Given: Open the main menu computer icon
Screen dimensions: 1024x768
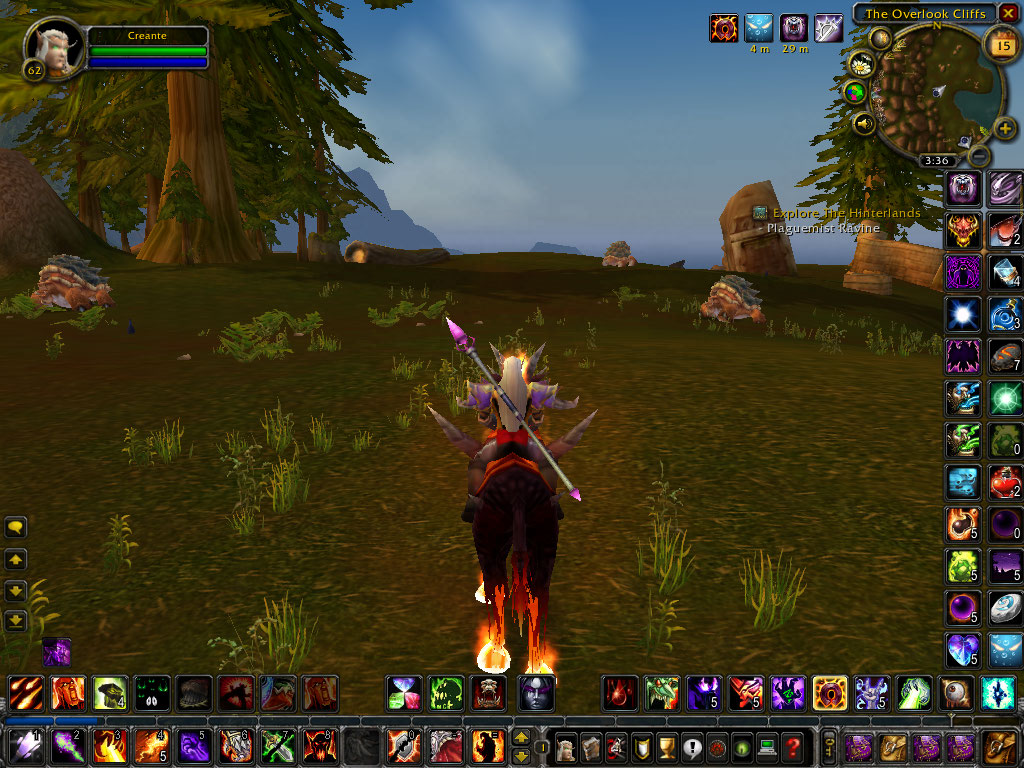Looking at the screenshot, I should click(767, 747).
